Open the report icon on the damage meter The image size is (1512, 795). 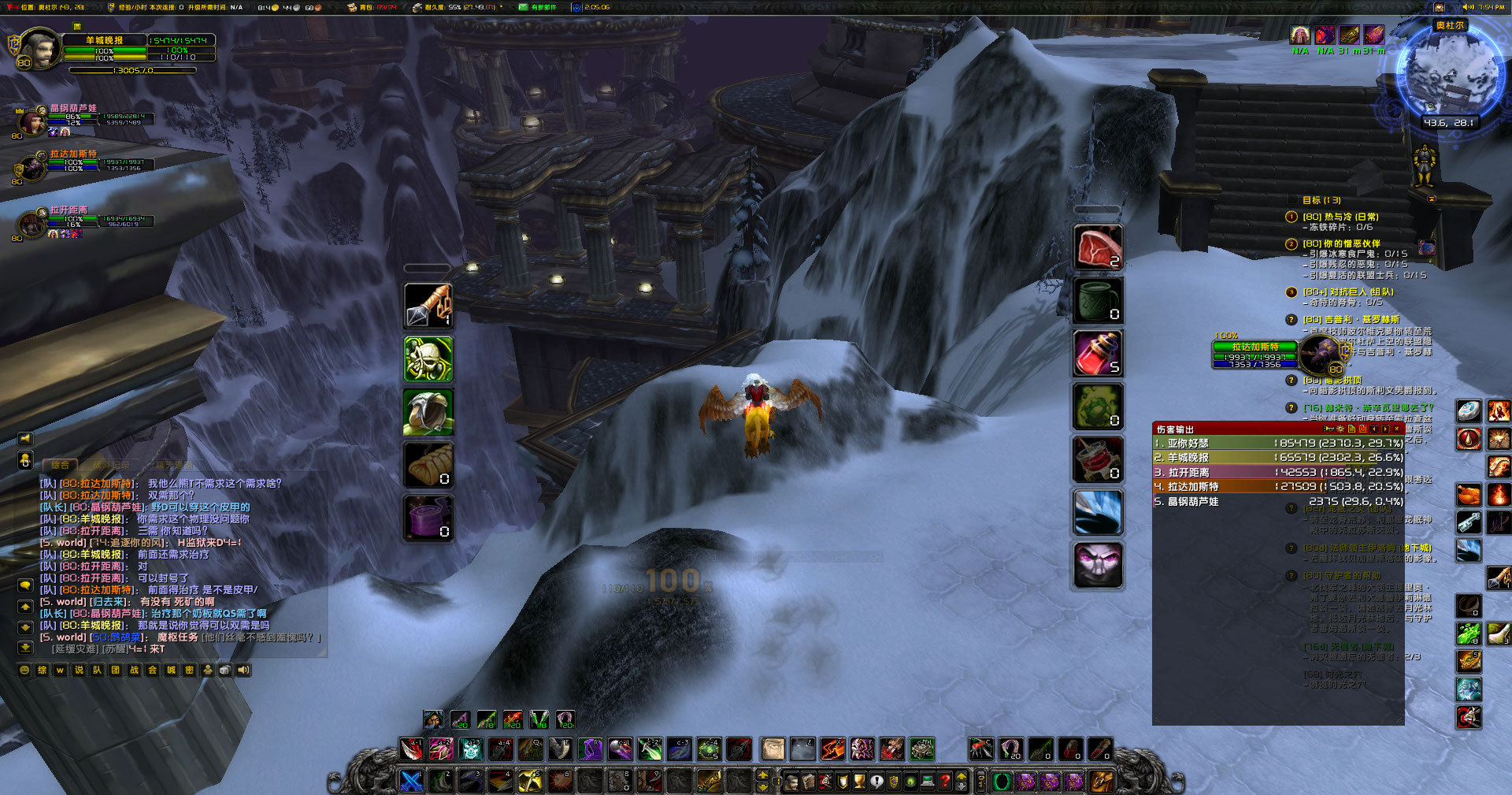tap(1351, 429)
